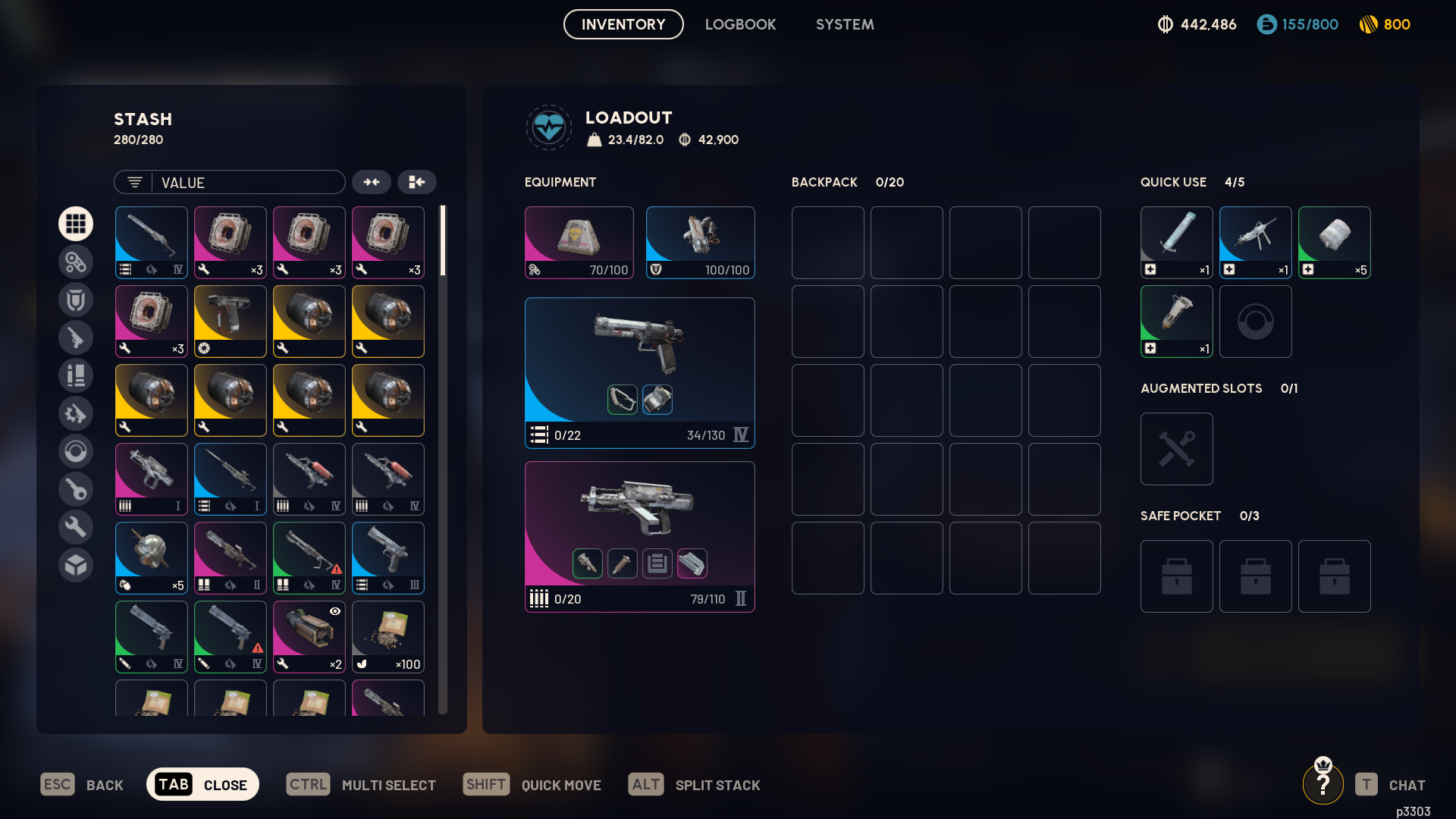Click the INVENTORY tab button
This screenshot has height=819, width=1456.
pyautogui.click(x=623, y=24)
